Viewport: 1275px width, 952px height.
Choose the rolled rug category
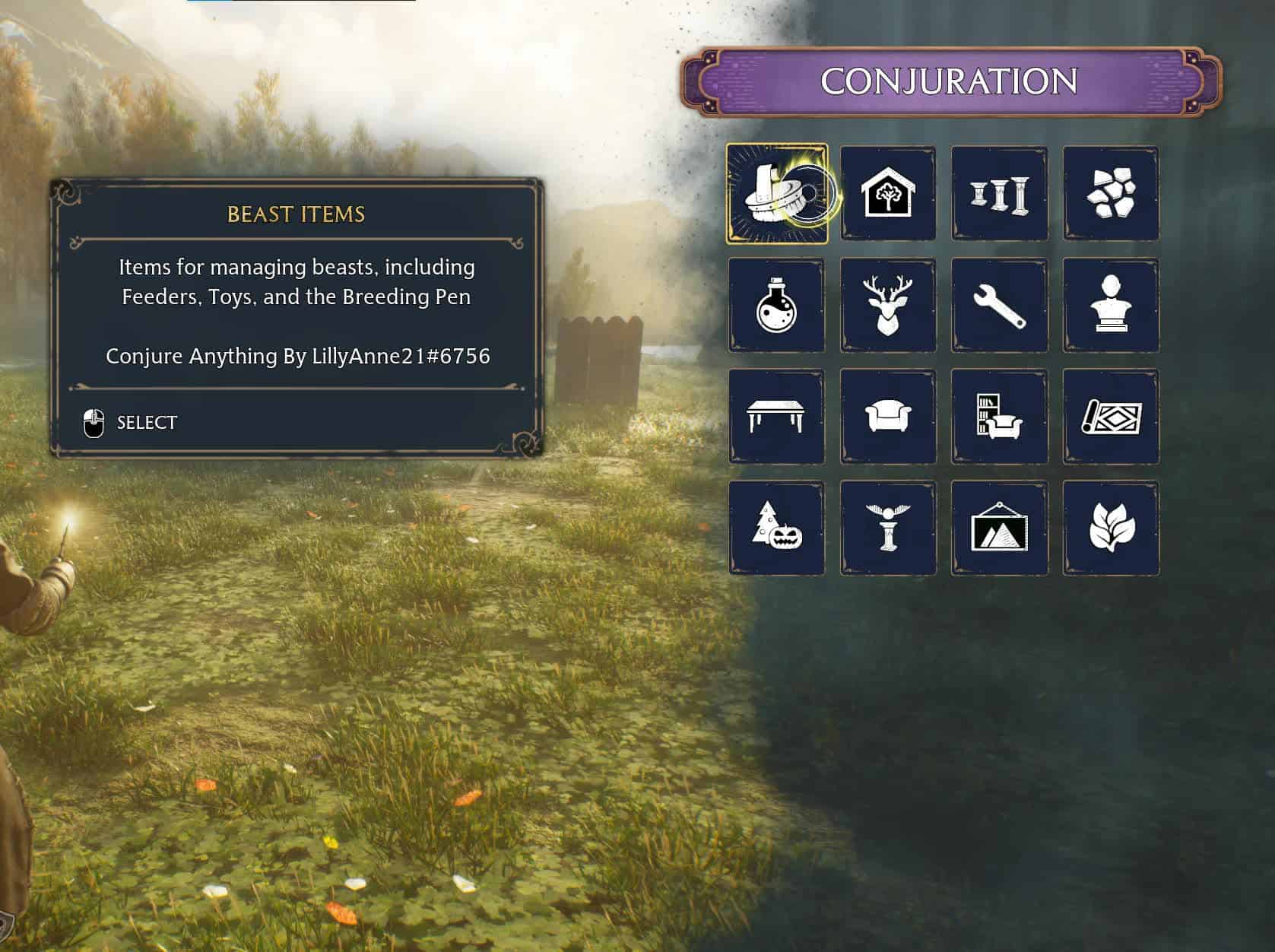coord(1110,417)
